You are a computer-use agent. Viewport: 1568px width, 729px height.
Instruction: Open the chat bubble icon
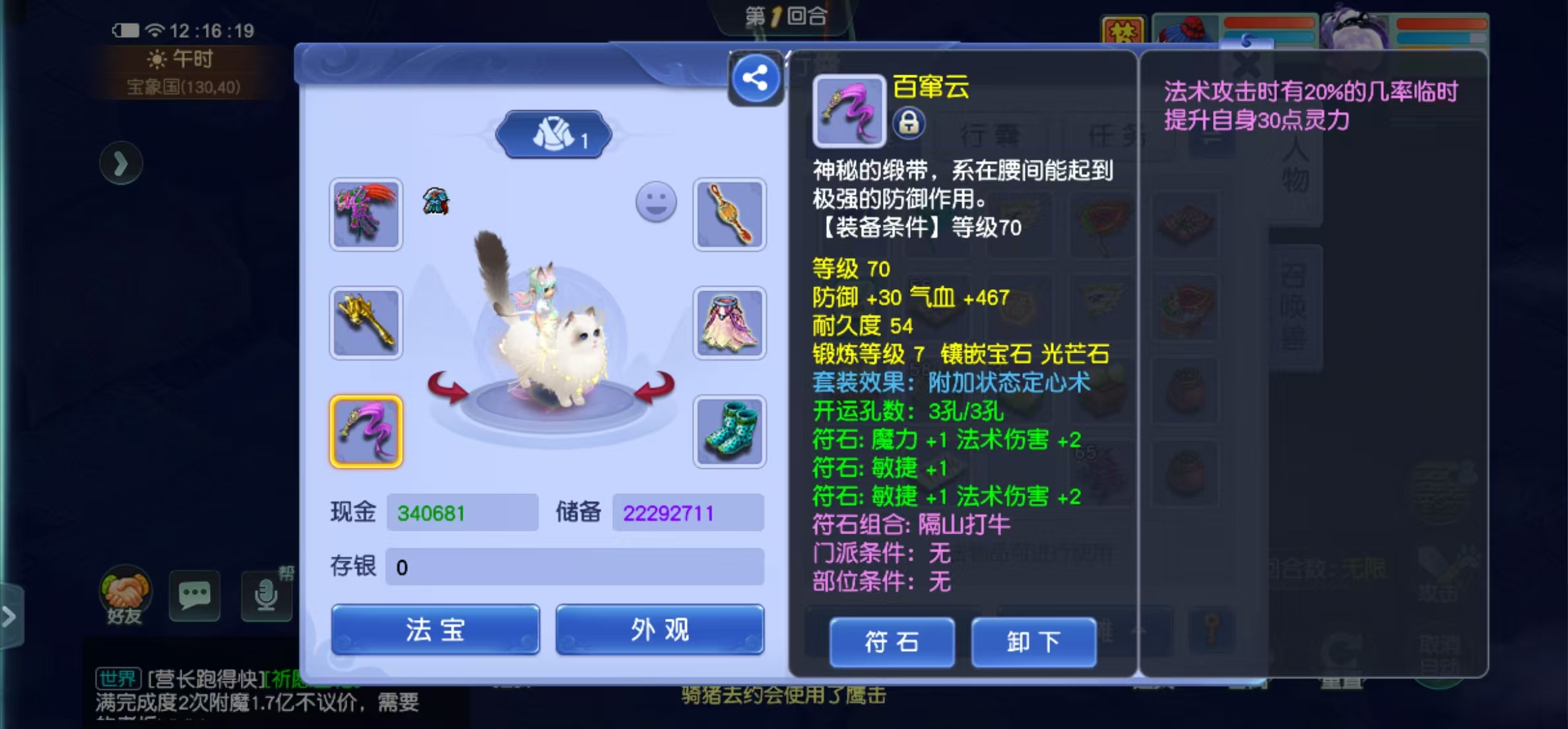(195, 595)
